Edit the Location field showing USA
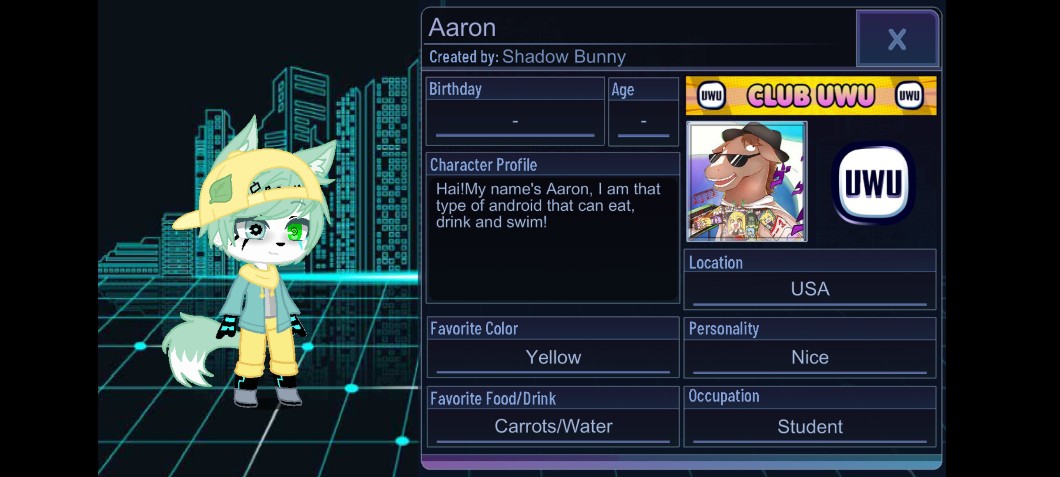 (x=810, y=289)
